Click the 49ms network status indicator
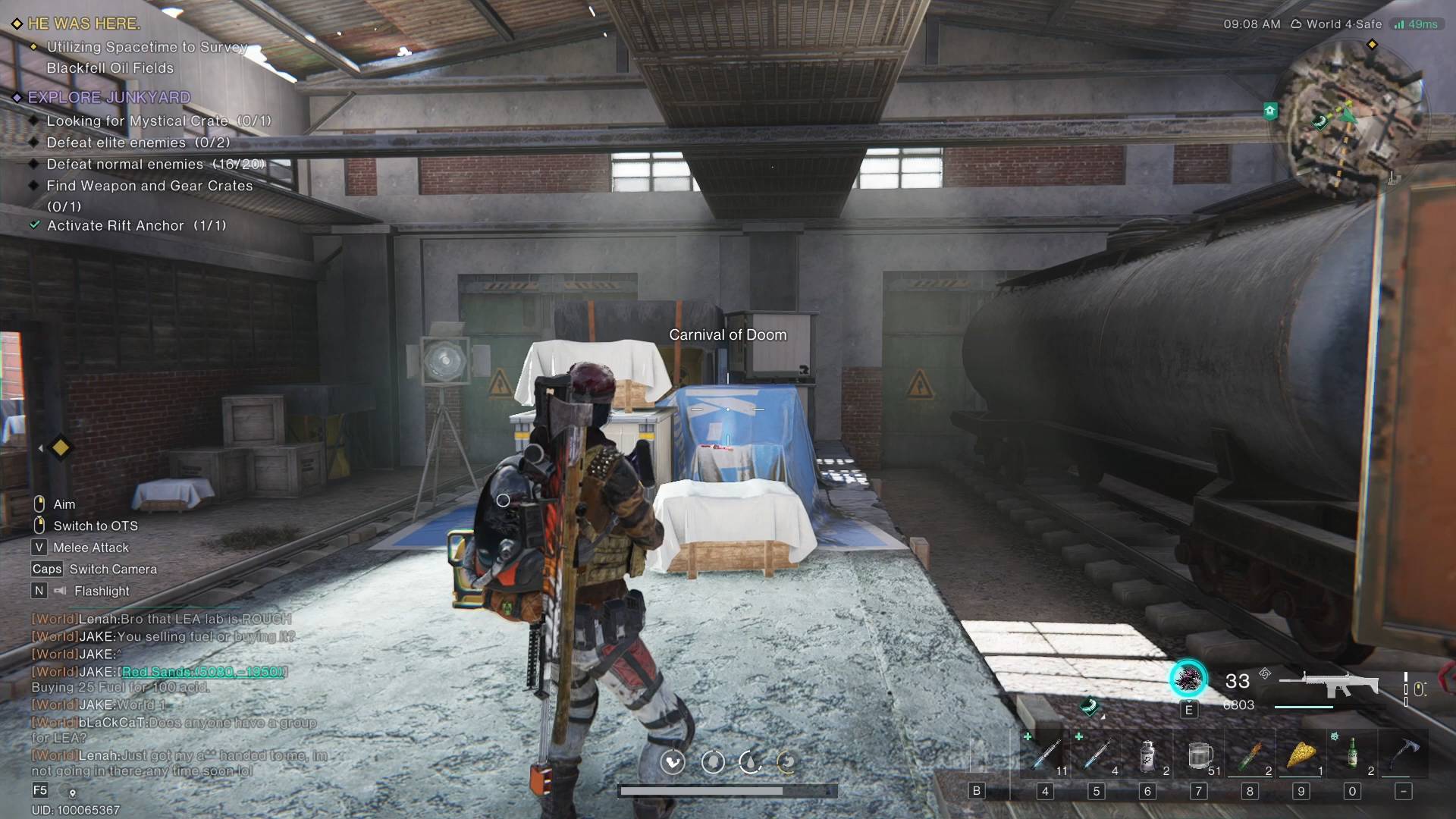 coord(1416,24)
